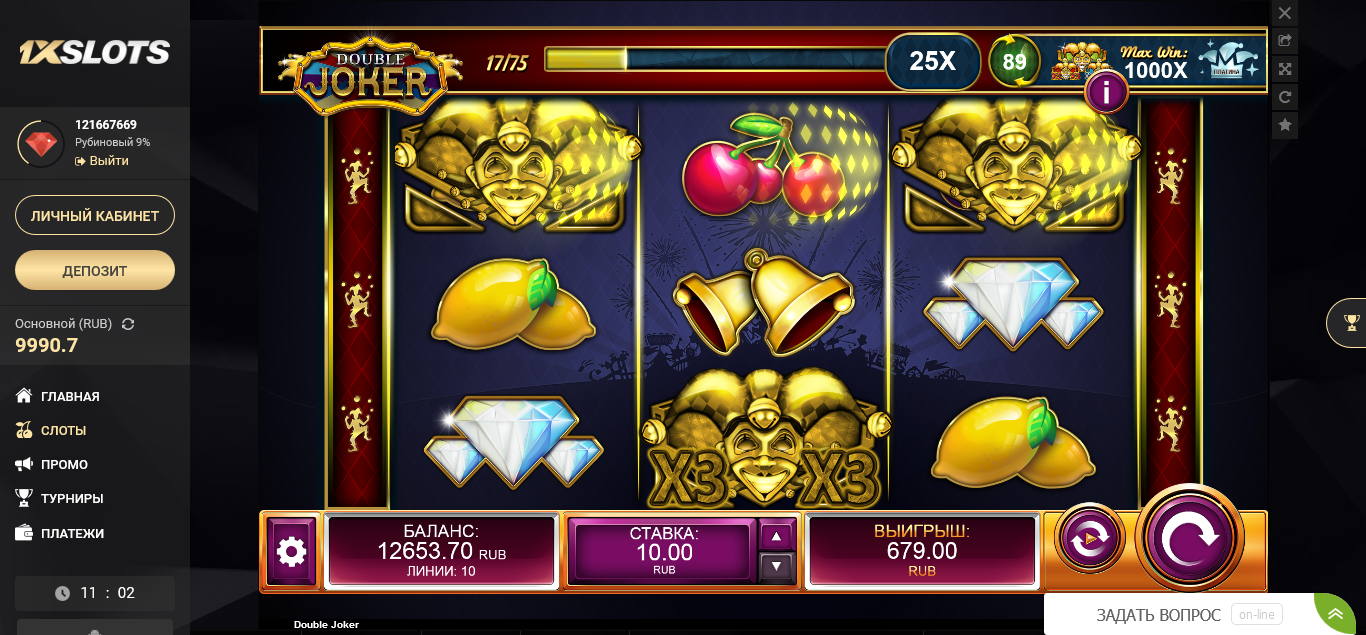
Task: Open Личный кабинет
Action: pyautogui.click(x=95, y=216)
